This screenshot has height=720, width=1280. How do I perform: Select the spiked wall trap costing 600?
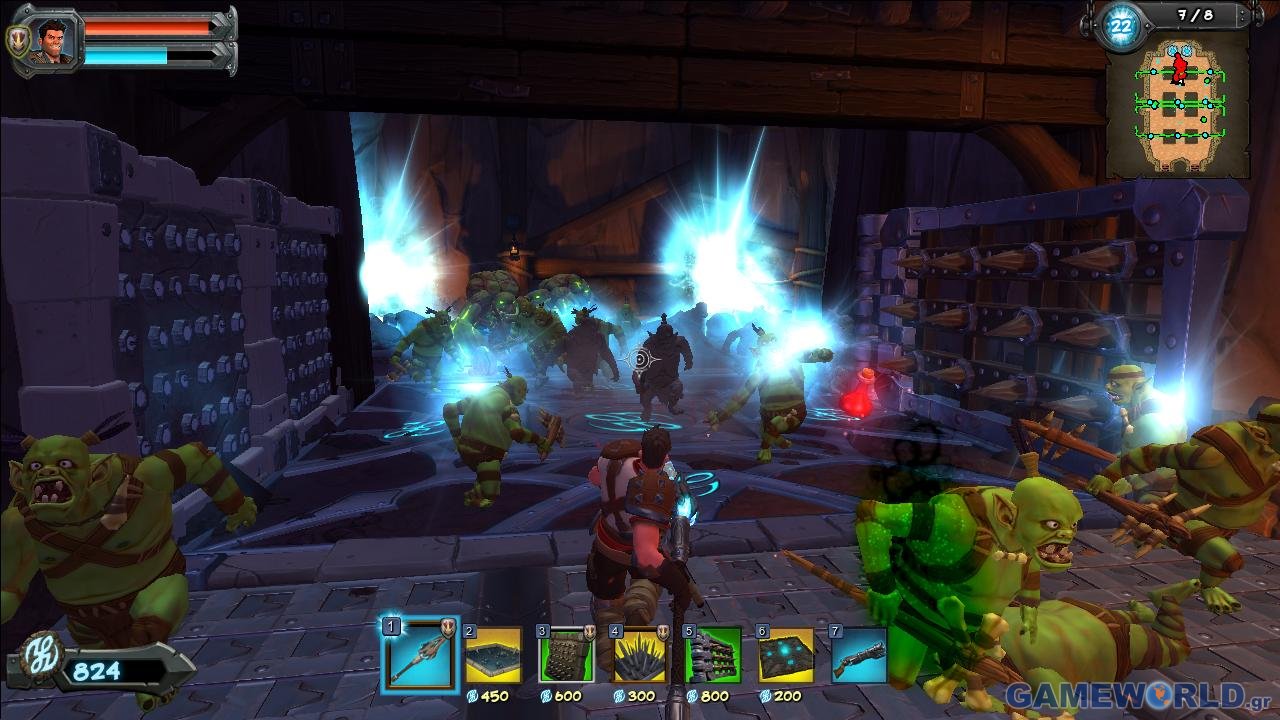[x=566, y=655]
